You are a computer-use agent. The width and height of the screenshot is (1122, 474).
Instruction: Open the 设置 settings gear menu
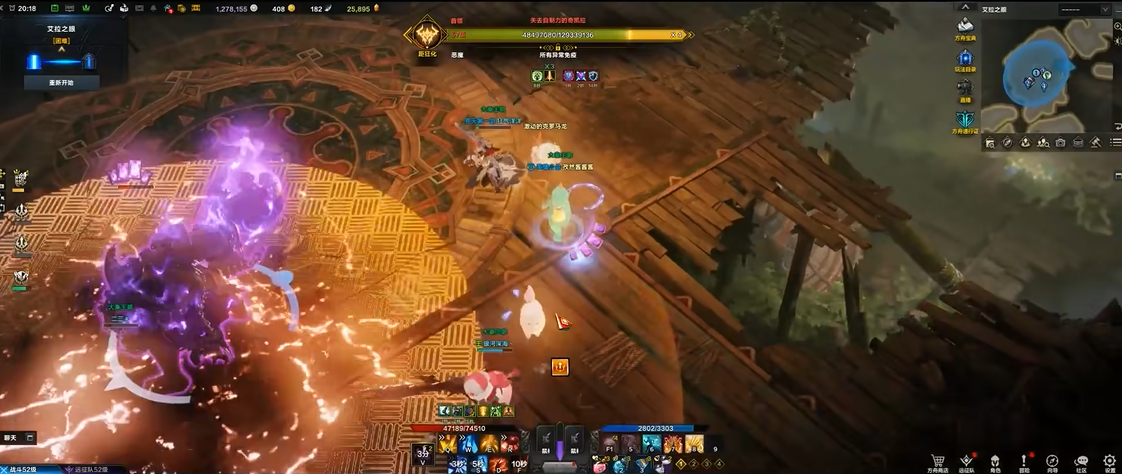click(1109, 461)
